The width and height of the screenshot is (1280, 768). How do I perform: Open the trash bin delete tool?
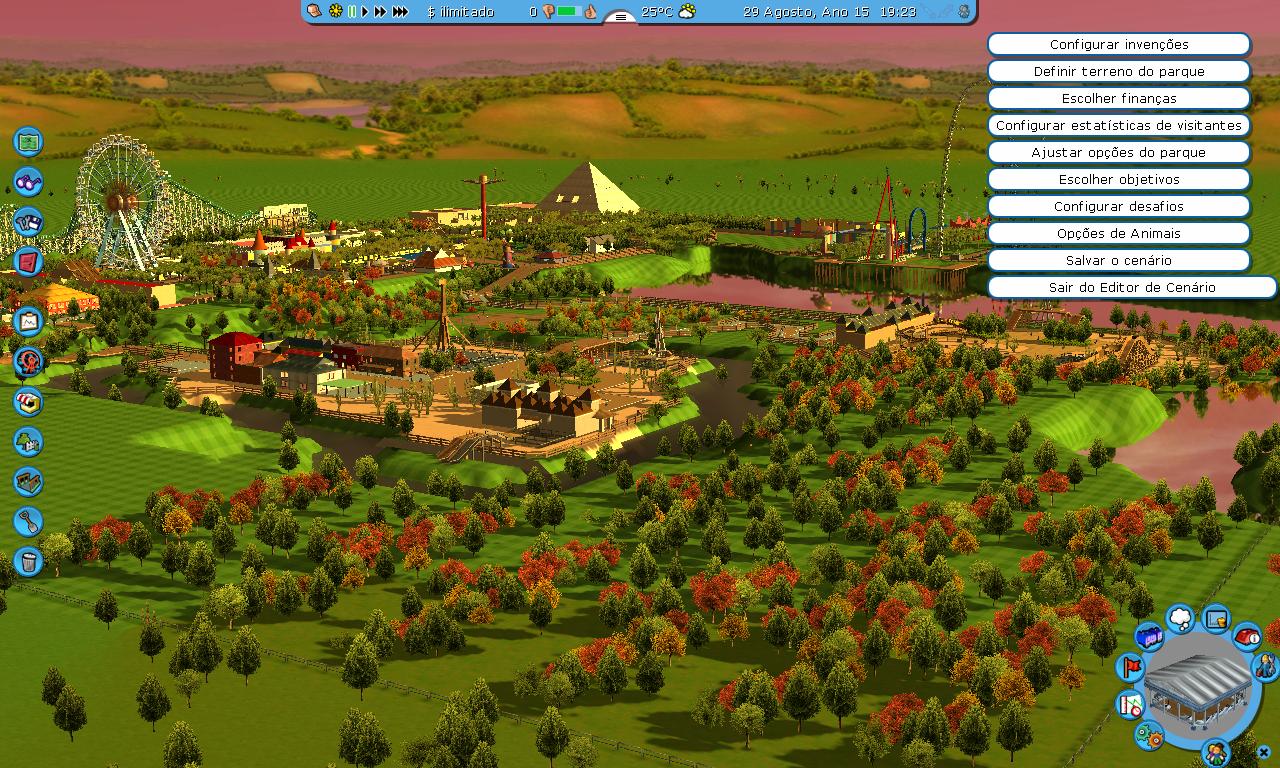tap(28, 562)
